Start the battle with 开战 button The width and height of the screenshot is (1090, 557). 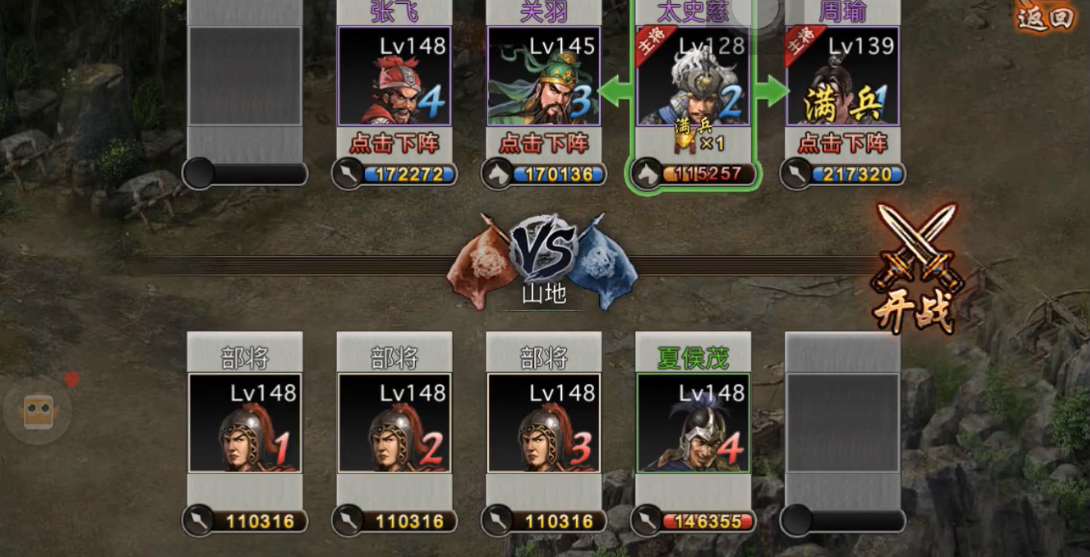click(915, 268)
